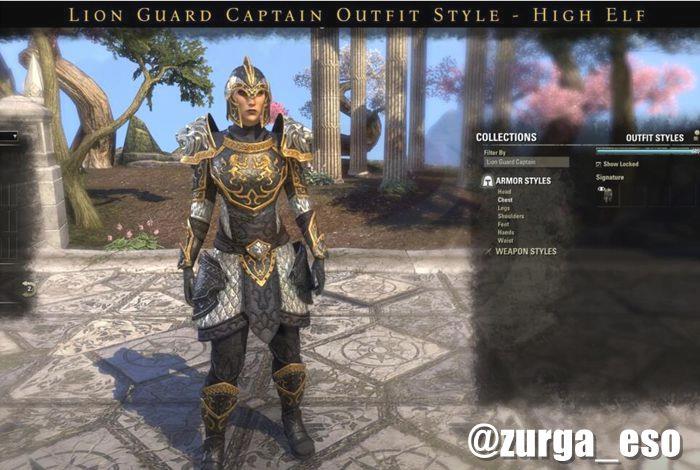This screenshot has height=470, width=700.
Task: Select the Head armor style category
Action: [505, 192]
